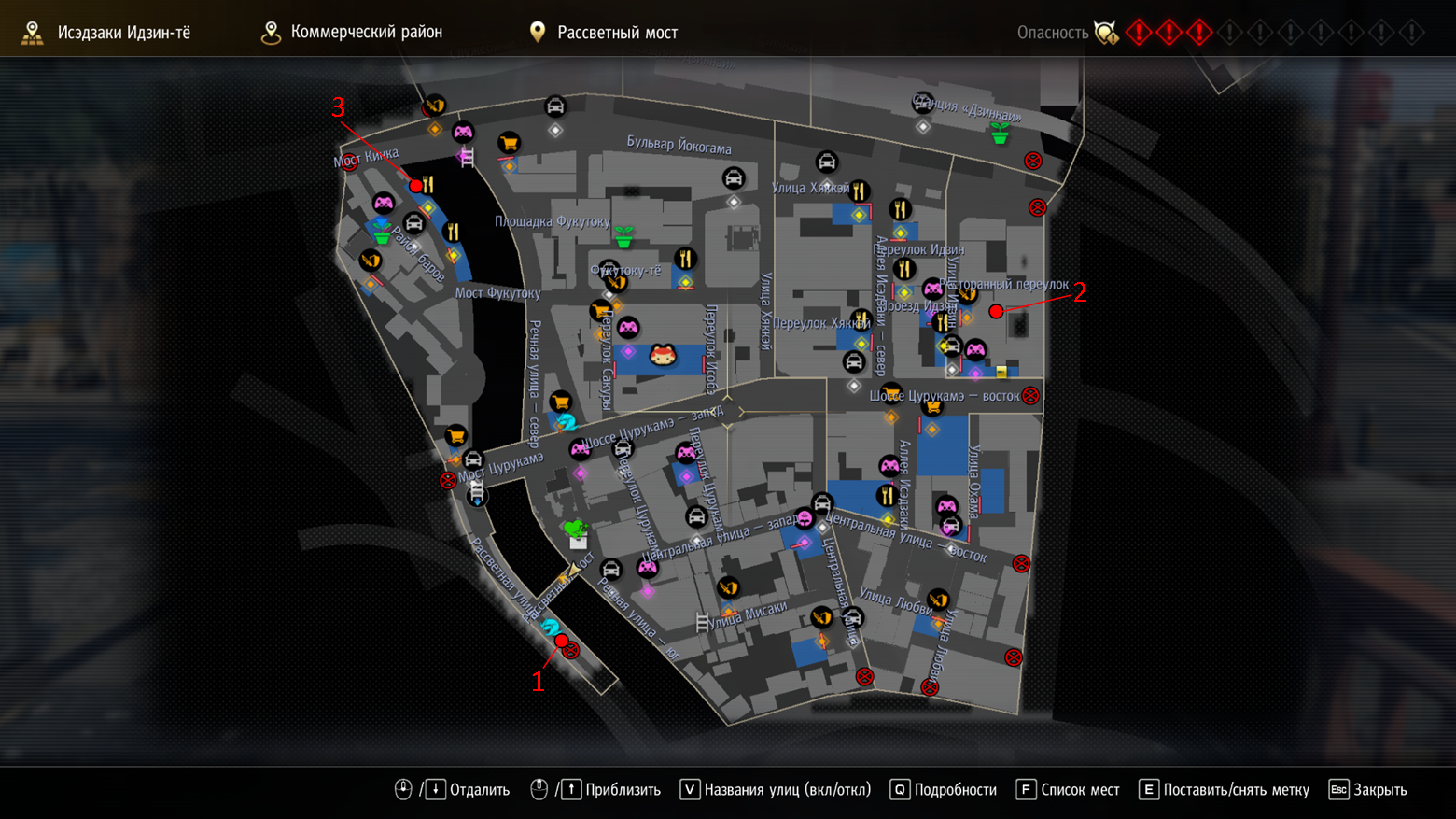Image resolution: width=1456 pixels, height=819 pixels.
Task: Select the blocked red crossing icon on Шоссе Цурукамэ — восток
Action: pos(1029,395)
